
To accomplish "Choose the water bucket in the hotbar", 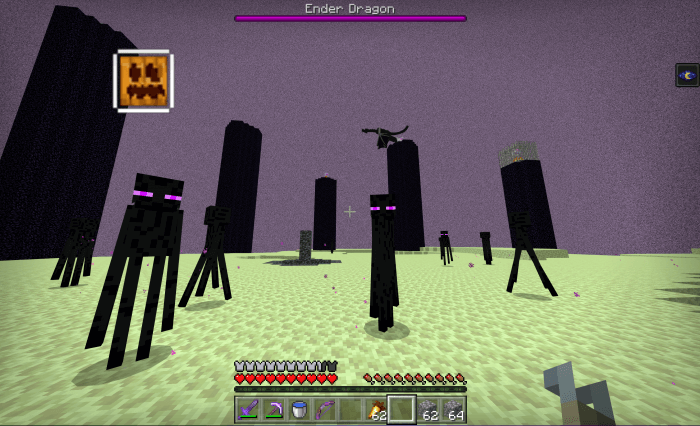I will [x=298, y=409].
